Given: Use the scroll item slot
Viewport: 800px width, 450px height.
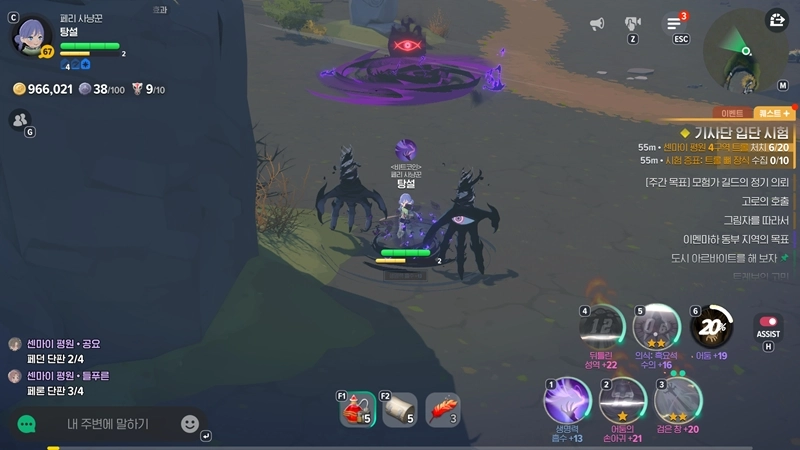Looking at the screenshot, I should (400, 410).
